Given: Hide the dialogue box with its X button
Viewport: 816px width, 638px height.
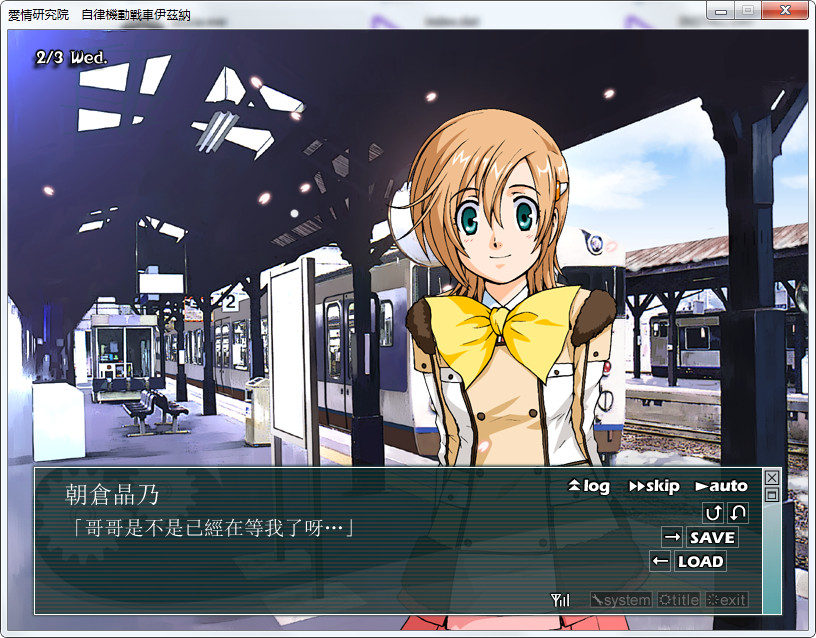Looking at the screenshot, I should (771, 478).
